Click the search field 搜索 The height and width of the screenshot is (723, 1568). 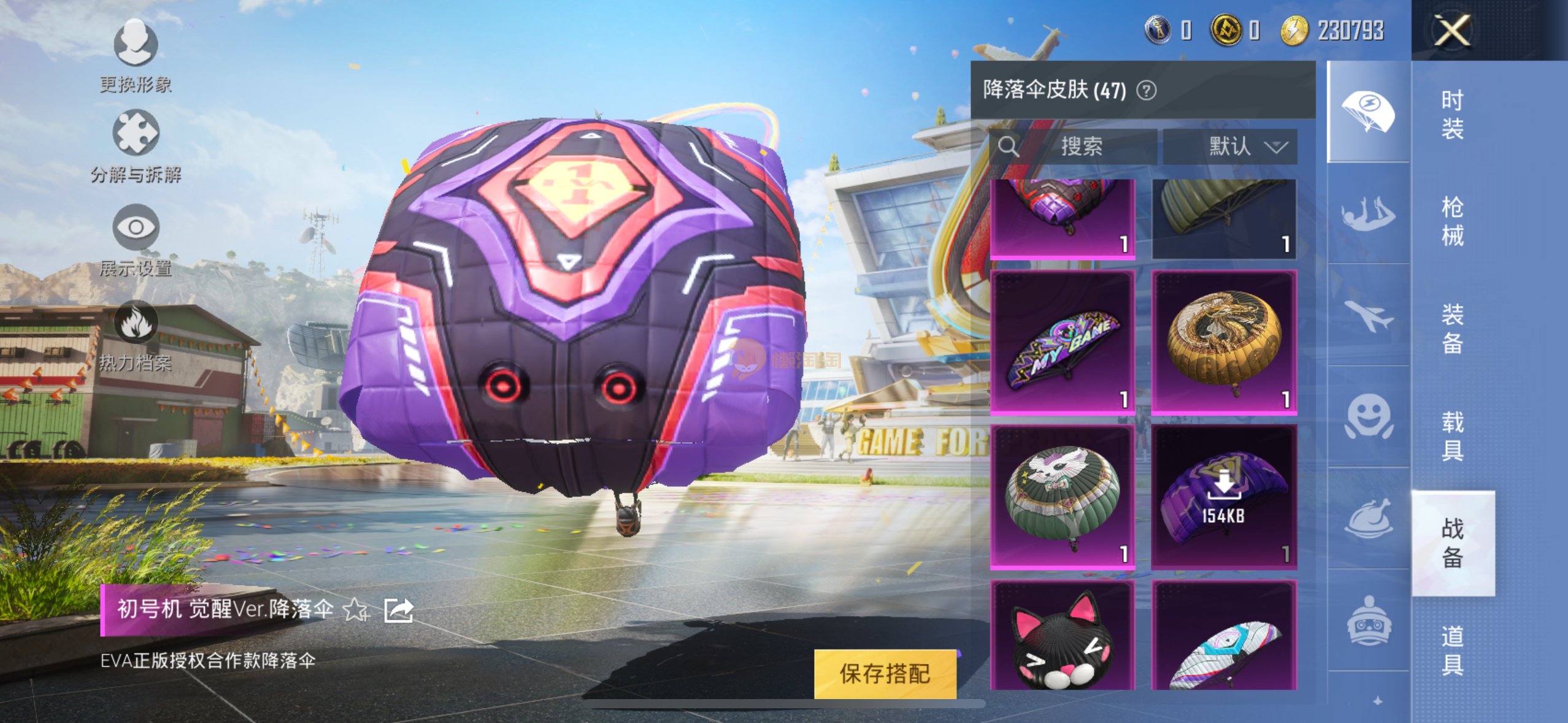1092,146
